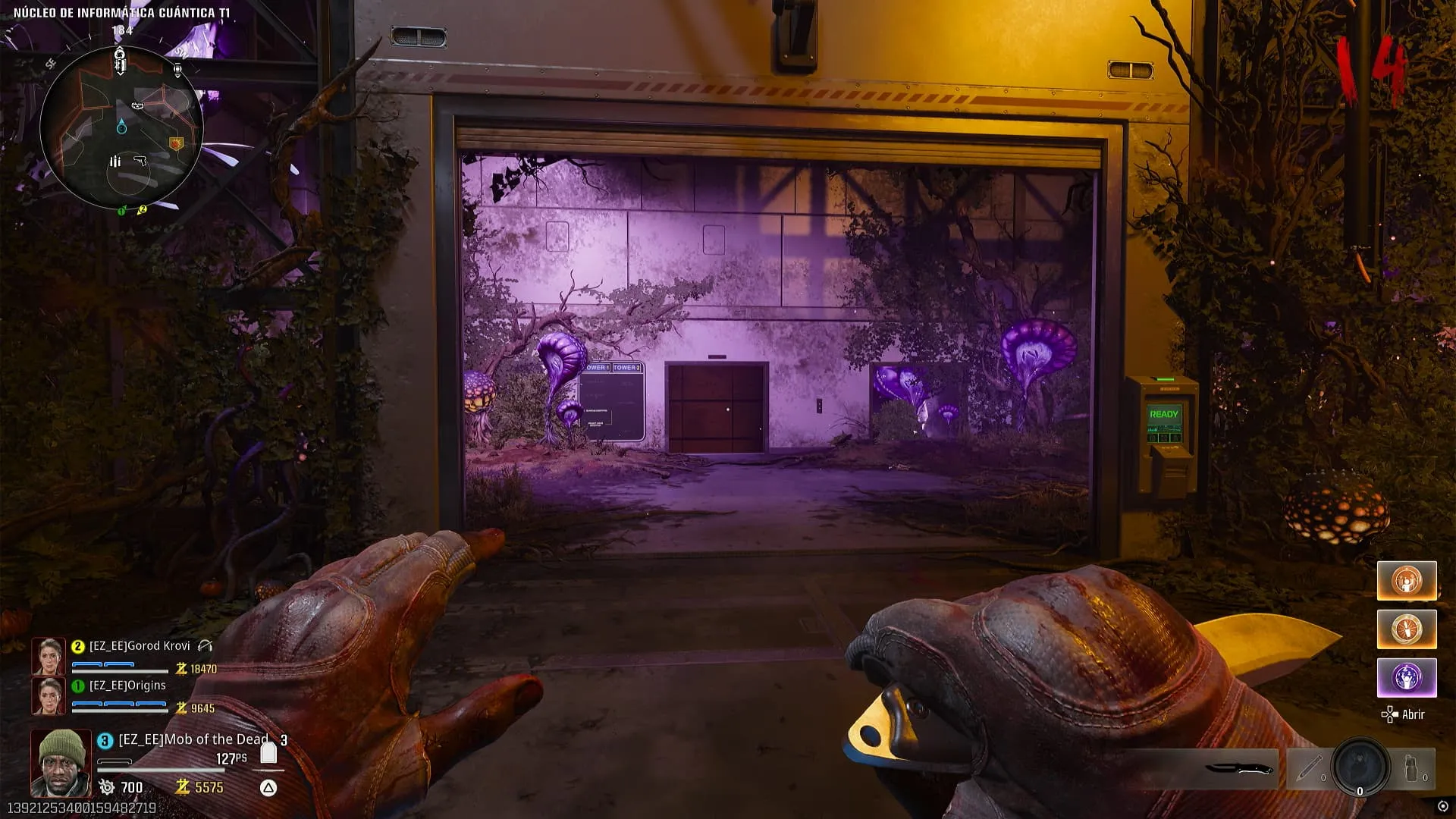
Task: Select the field upgrade circle icon
Action: coord(1360,766)
